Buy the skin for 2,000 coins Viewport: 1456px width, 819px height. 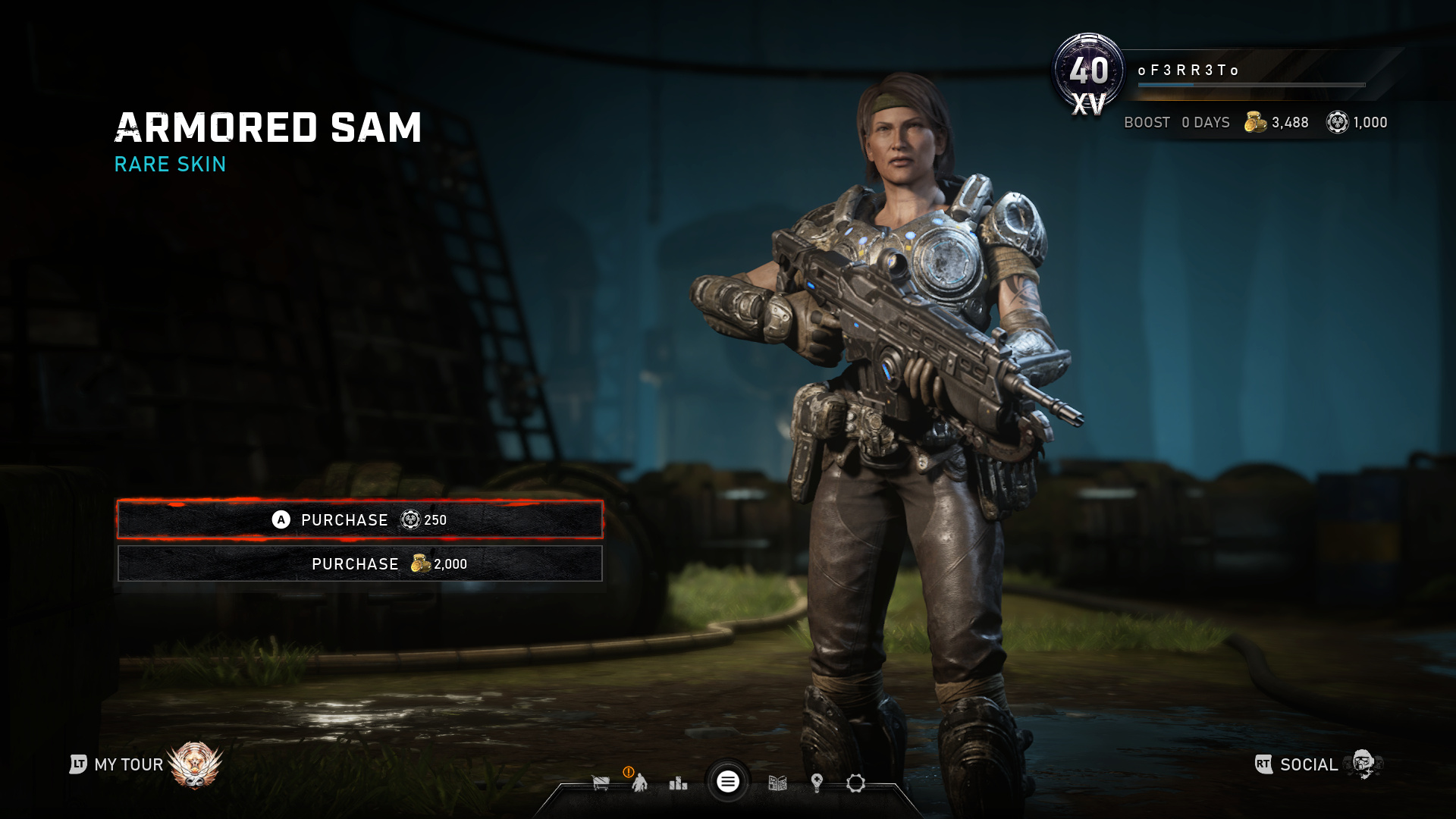click(x=359, y=563)
